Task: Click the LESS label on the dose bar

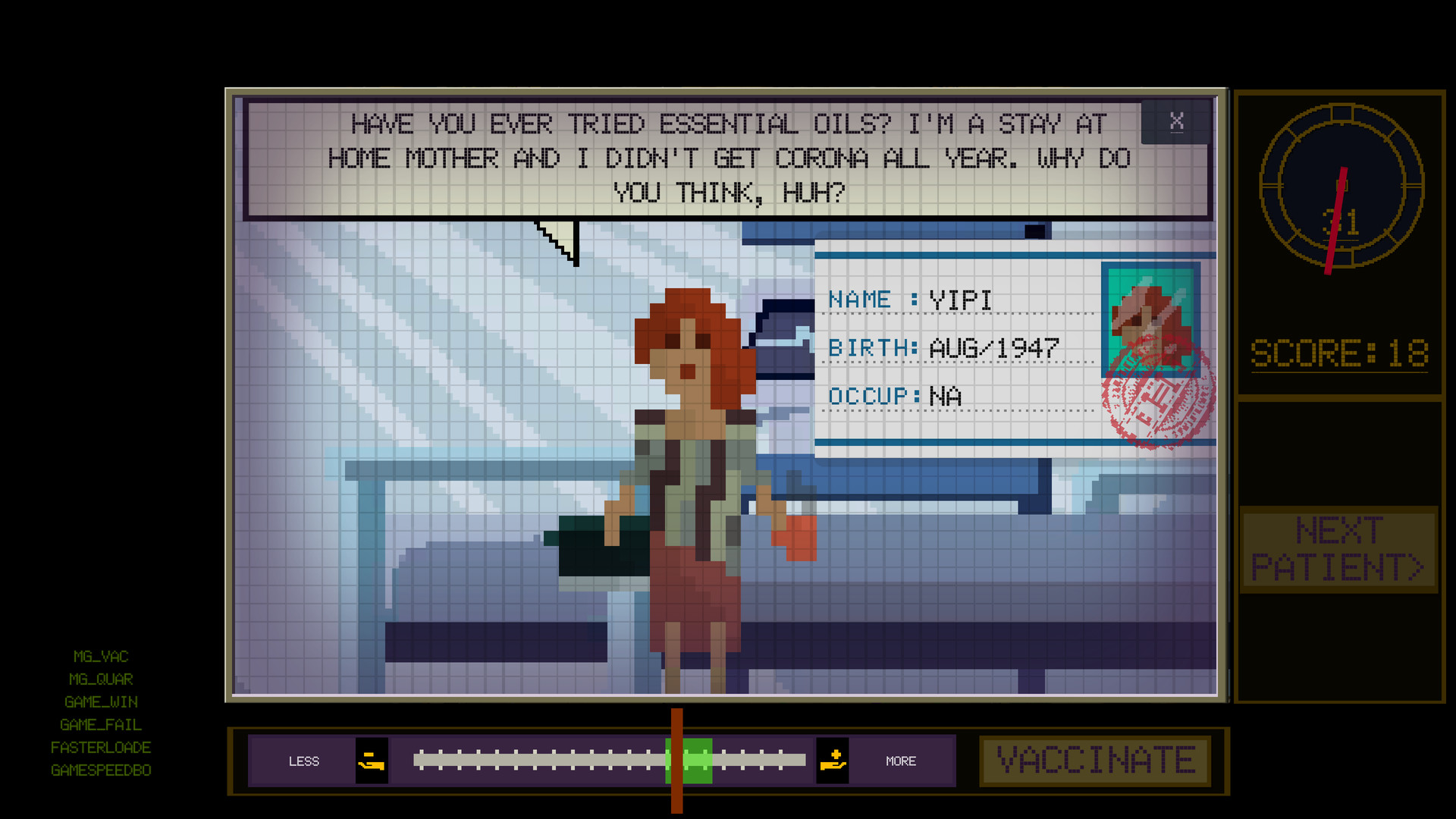Action: 305,761
